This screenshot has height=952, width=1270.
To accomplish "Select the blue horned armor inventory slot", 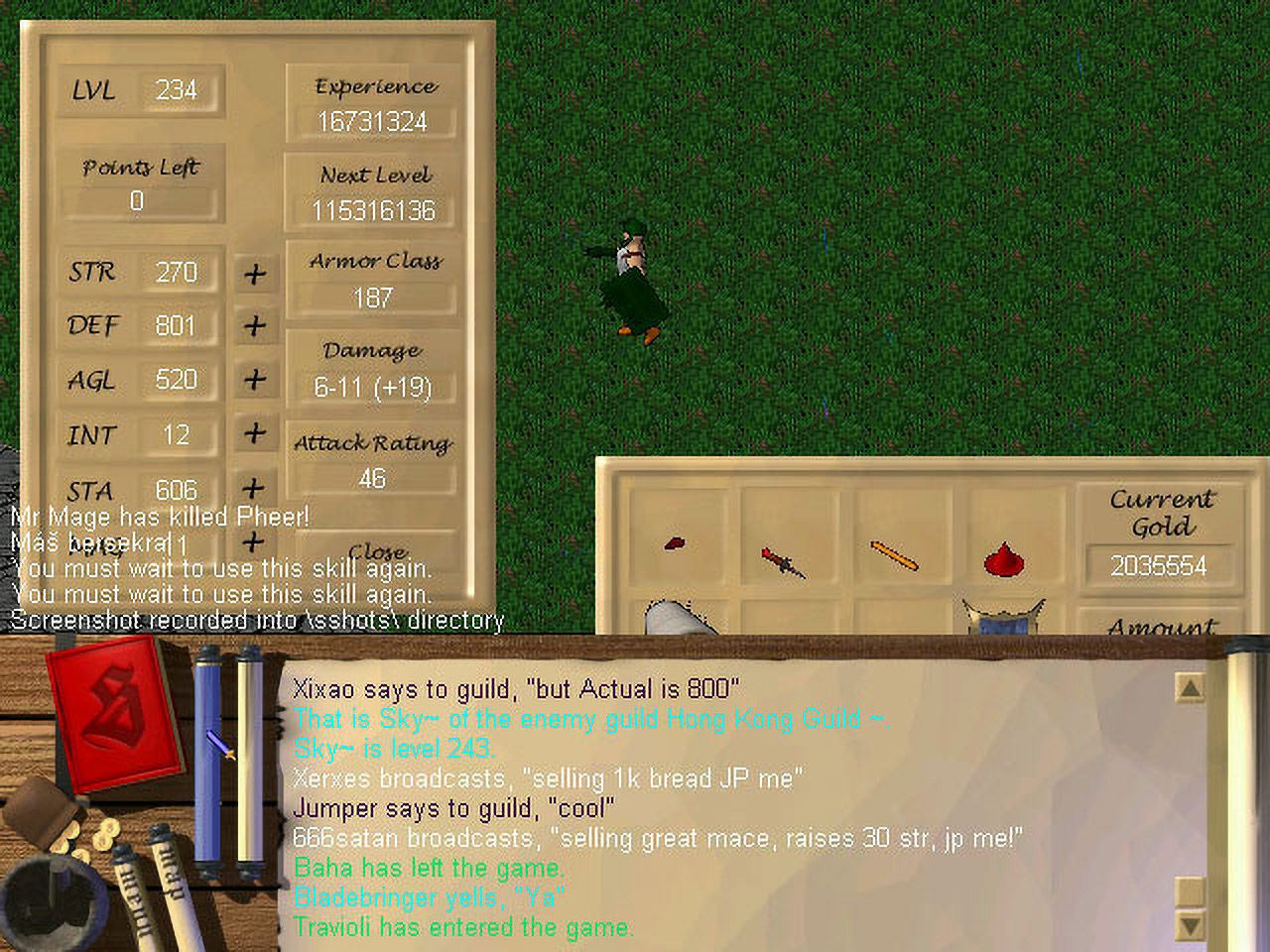I will click(1004, 615).
